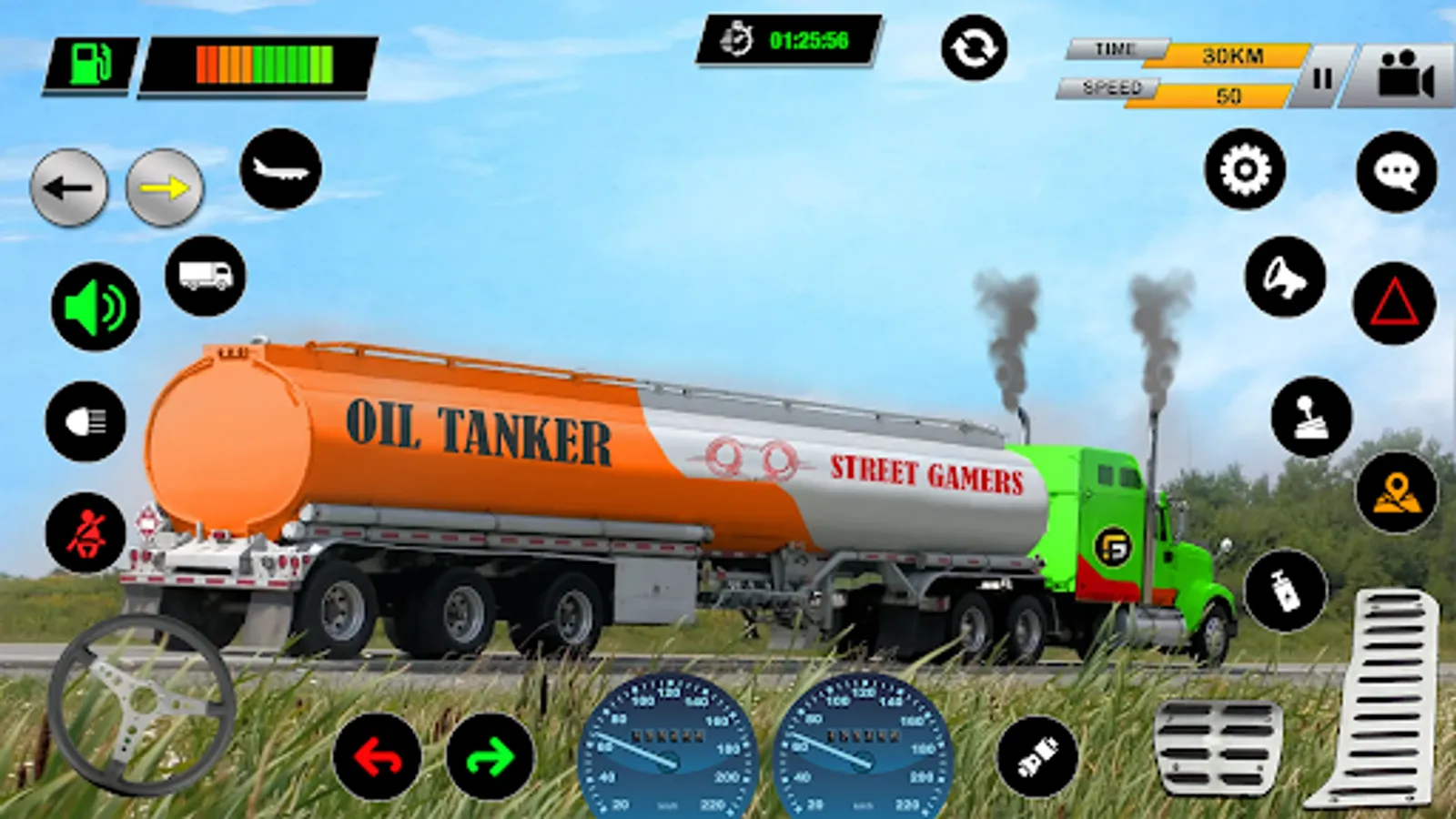Turn on the red hazard triangle
Screen dimensions: 1456x819
[1394, 303]
